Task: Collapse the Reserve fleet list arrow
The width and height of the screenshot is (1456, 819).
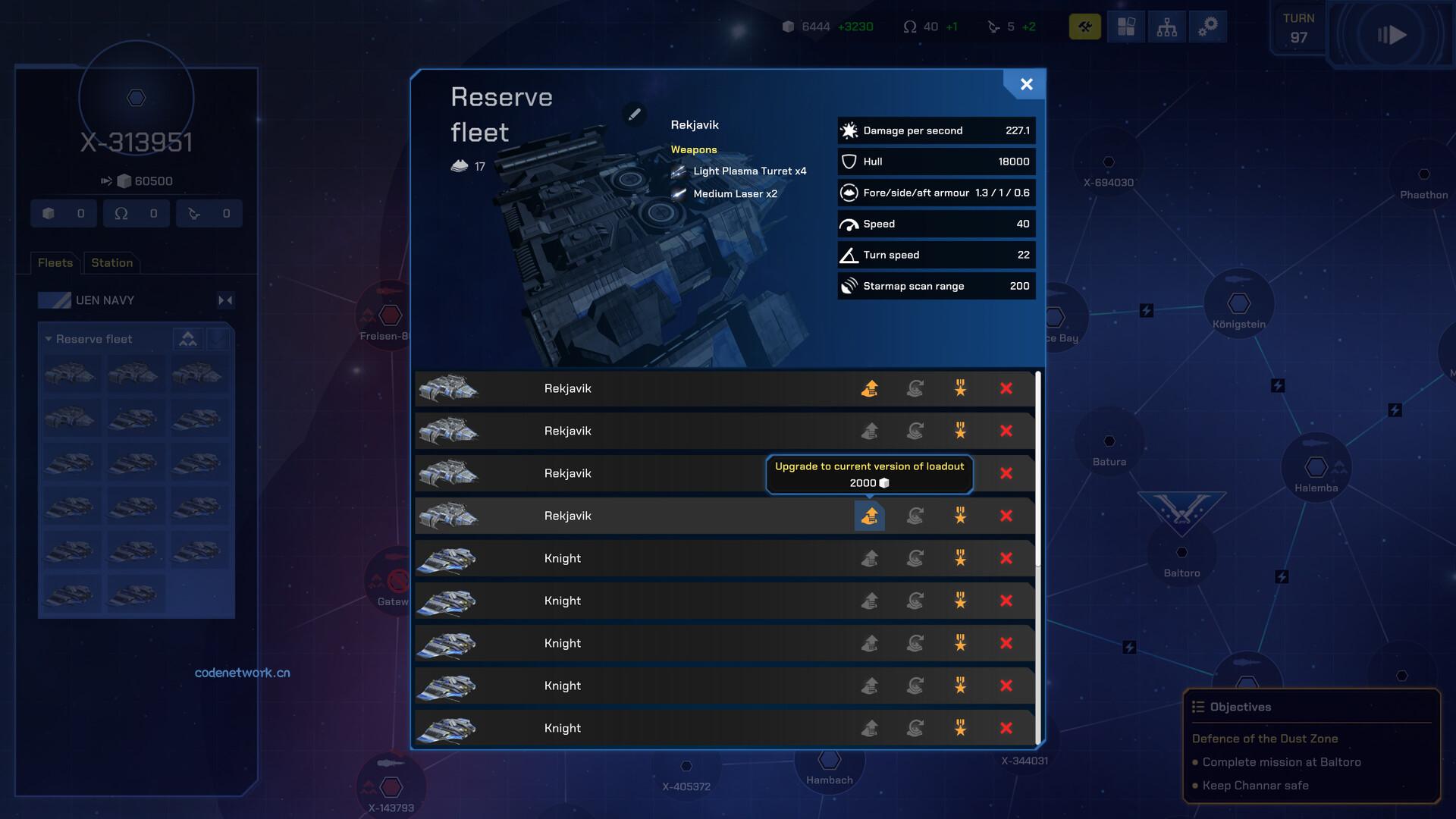Action: [49, 339]
